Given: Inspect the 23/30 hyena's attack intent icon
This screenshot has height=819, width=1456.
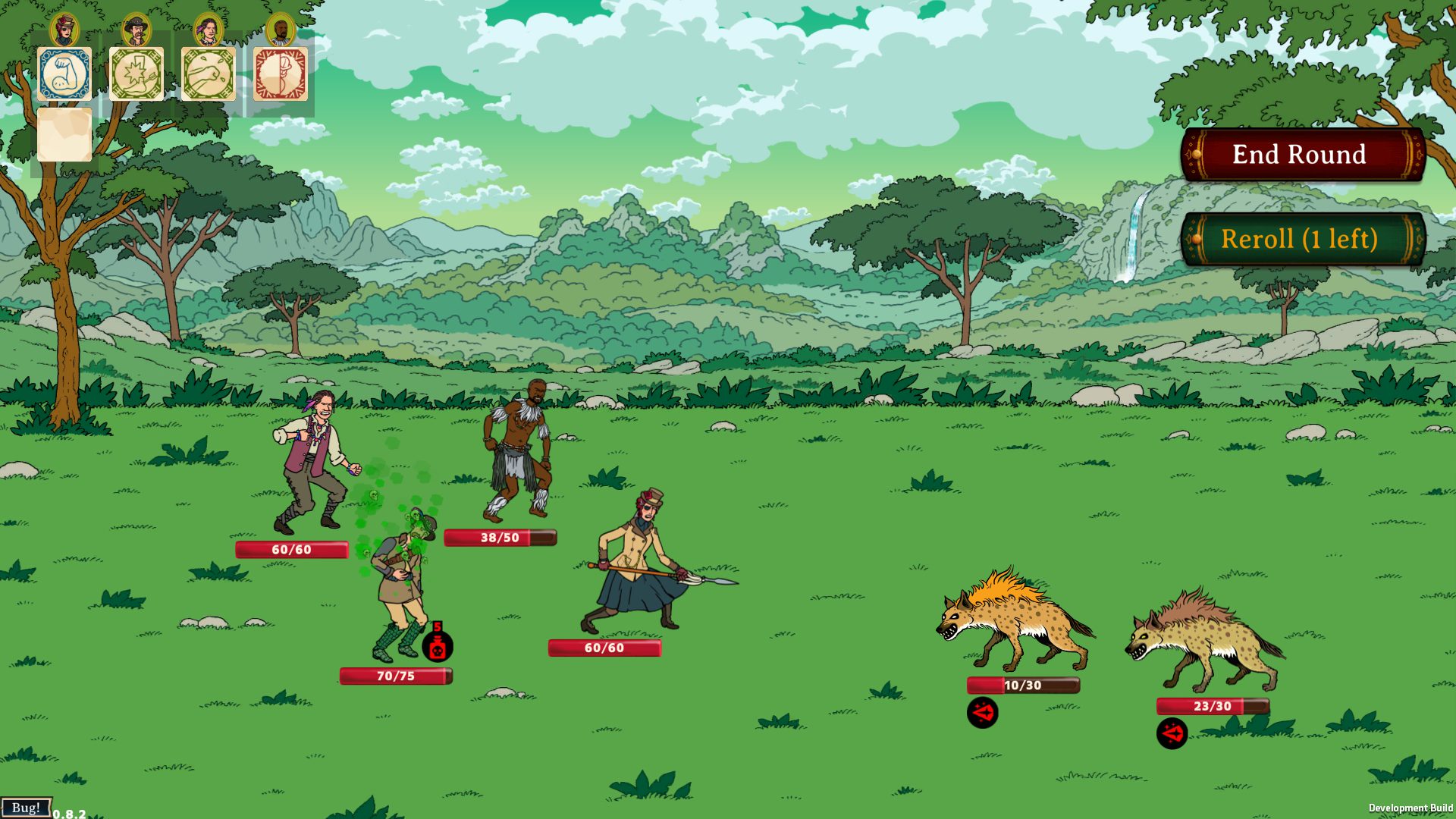Looking at the screenshot, I should coord(1172,733).
